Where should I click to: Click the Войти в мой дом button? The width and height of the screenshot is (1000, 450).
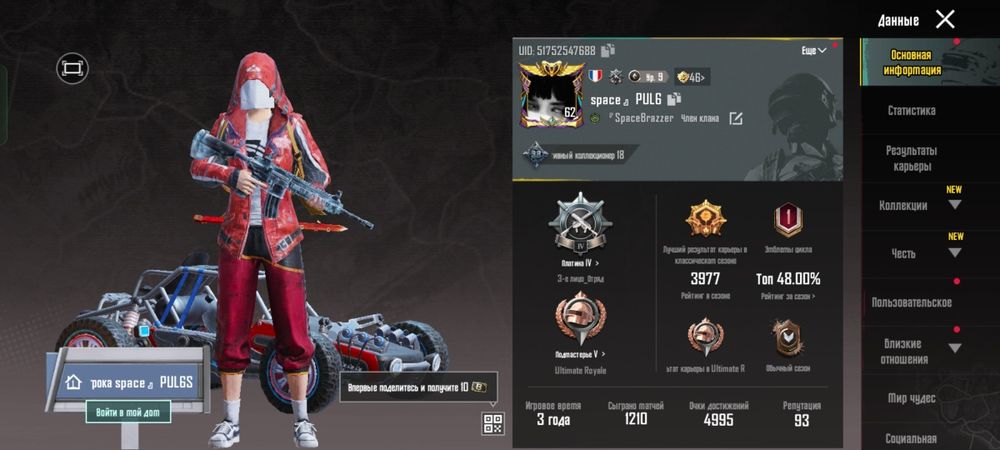[x=127, y=411]
